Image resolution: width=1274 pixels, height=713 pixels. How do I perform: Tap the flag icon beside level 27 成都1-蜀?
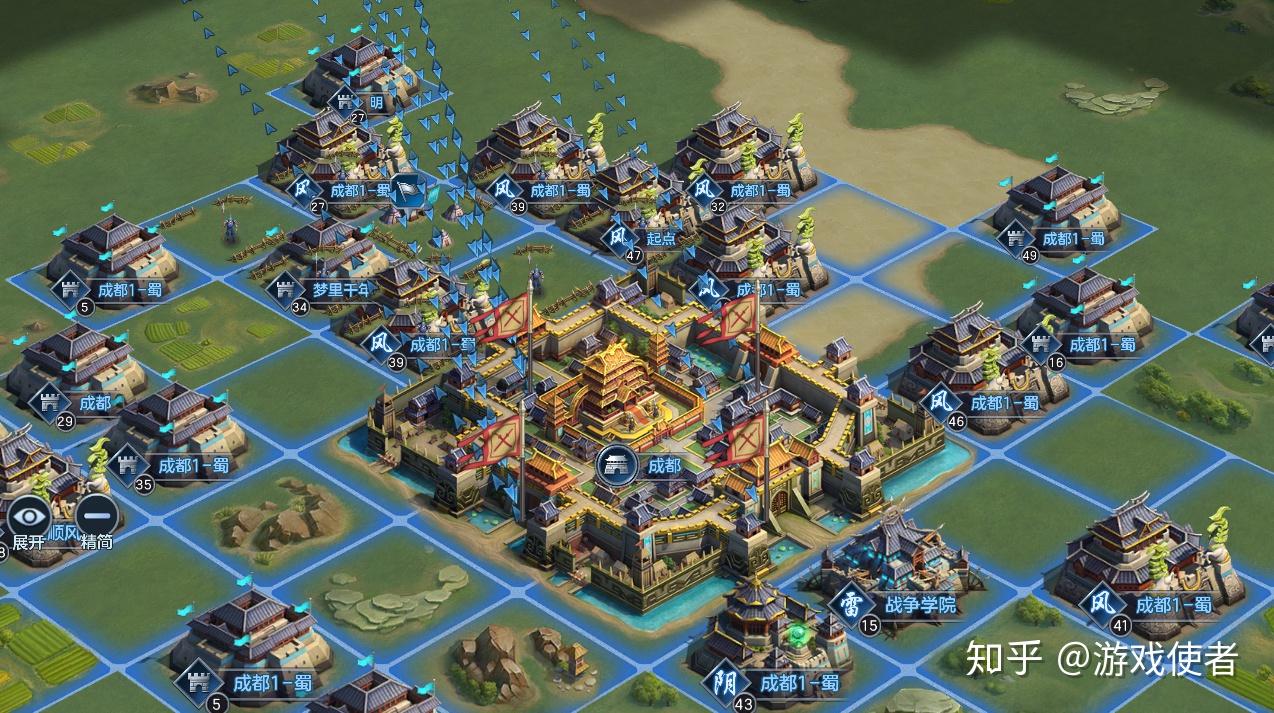tap(406, 187)
